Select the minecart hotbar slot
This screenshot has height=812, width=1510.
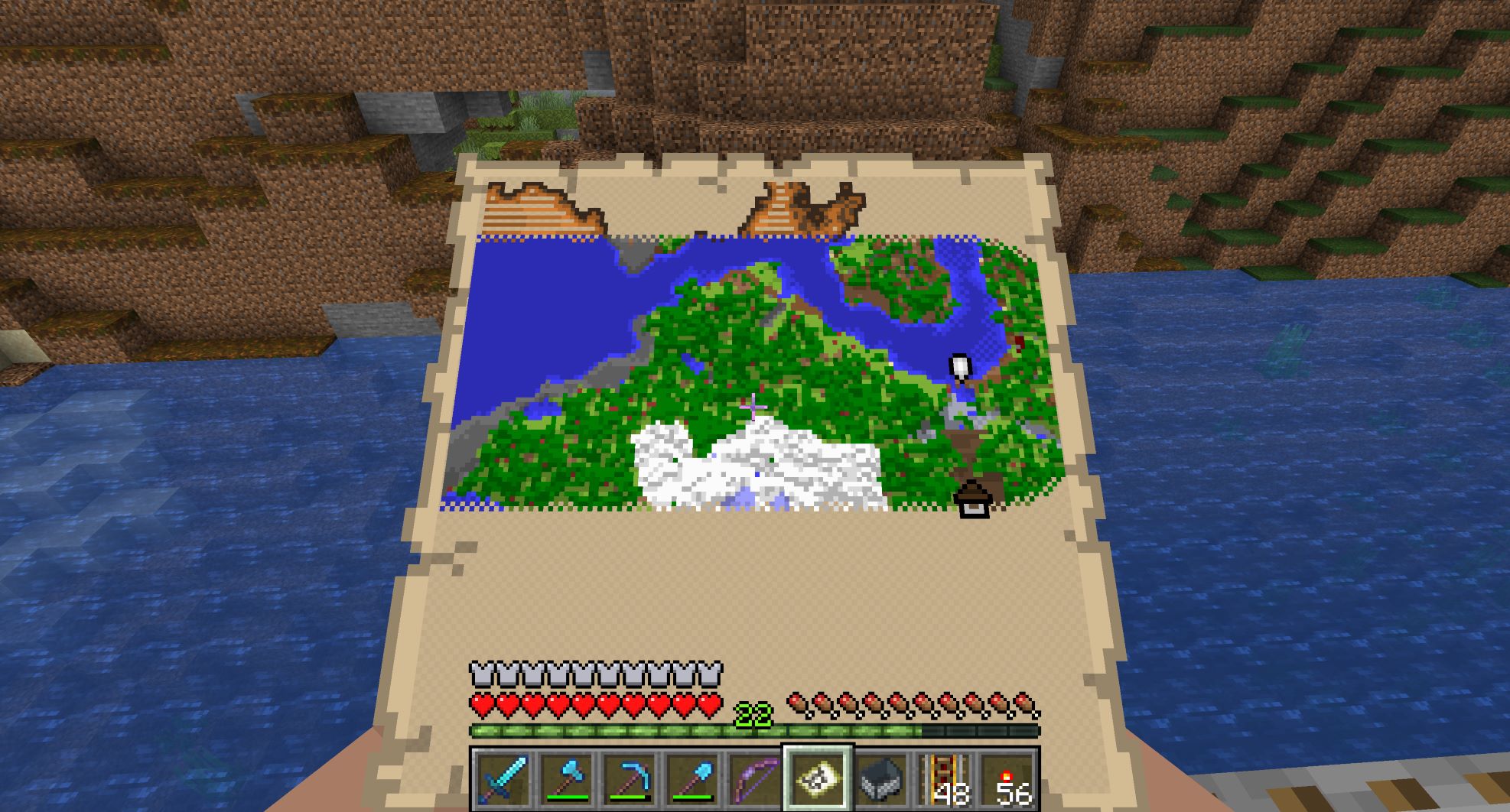coord(881,779)
